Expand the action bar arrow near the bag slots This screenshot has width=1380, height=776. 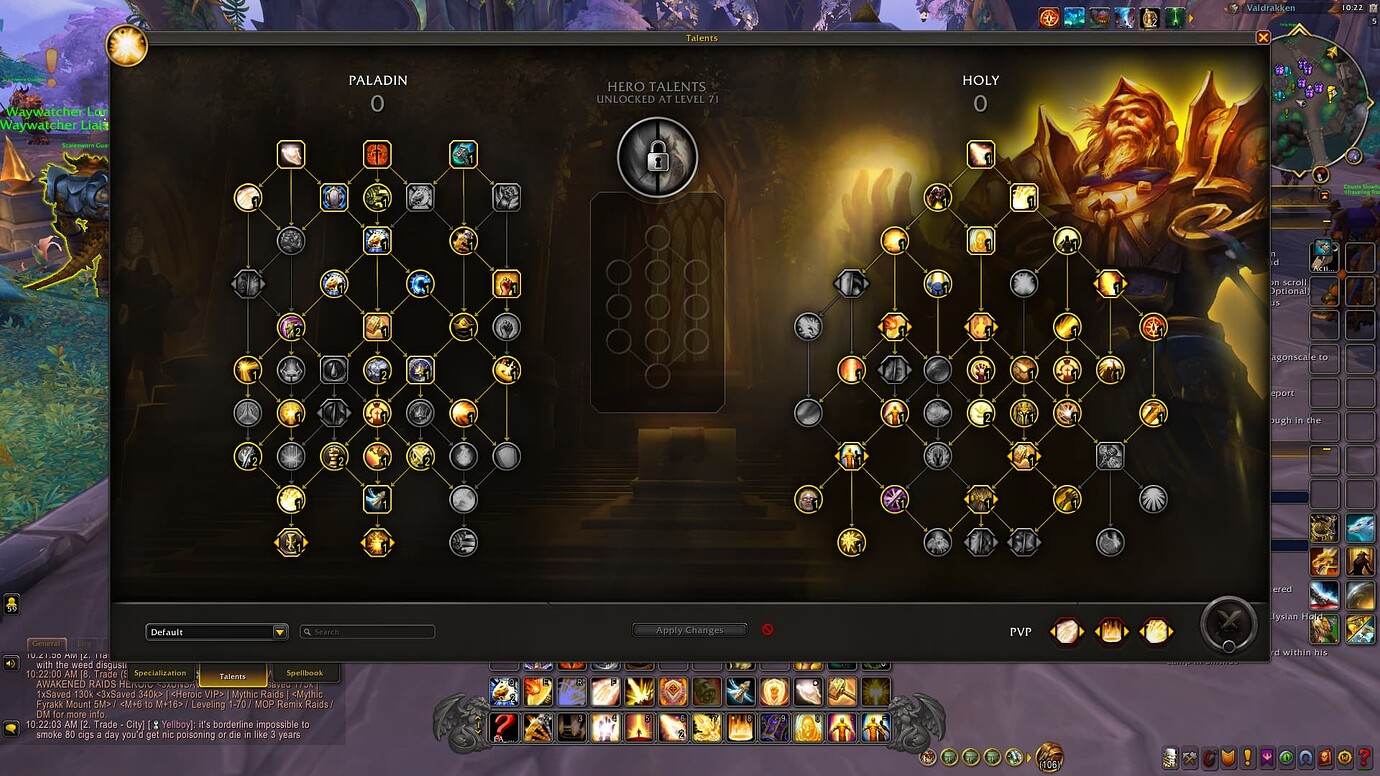1028,757
